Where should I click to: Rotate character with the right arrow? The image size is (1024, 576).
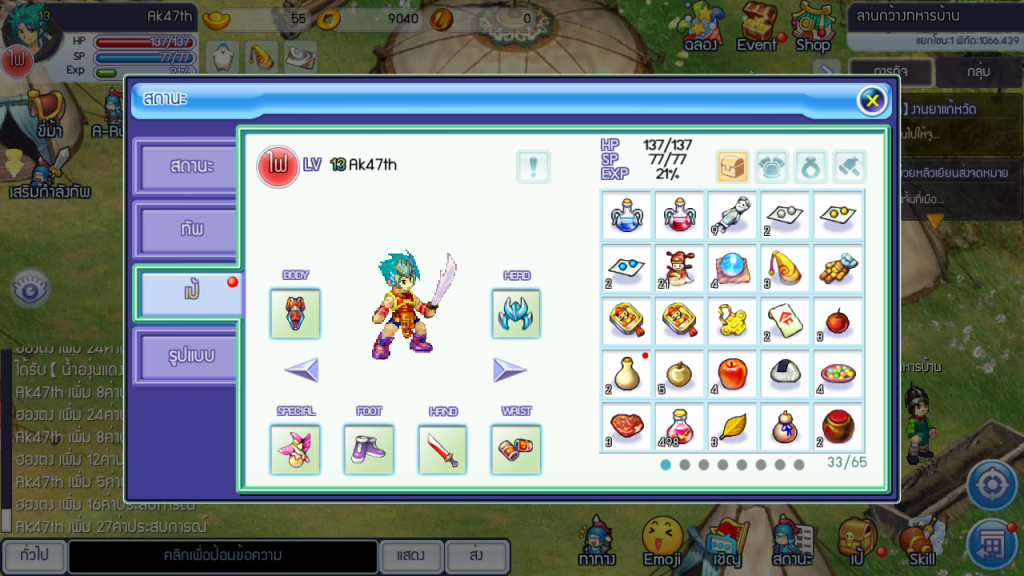click(509, 371)
